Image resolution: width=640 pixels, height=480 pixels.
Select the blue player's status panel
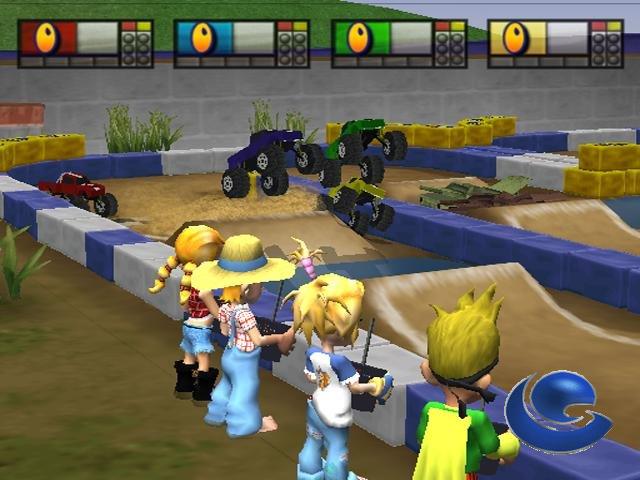[x=241, y=43]
